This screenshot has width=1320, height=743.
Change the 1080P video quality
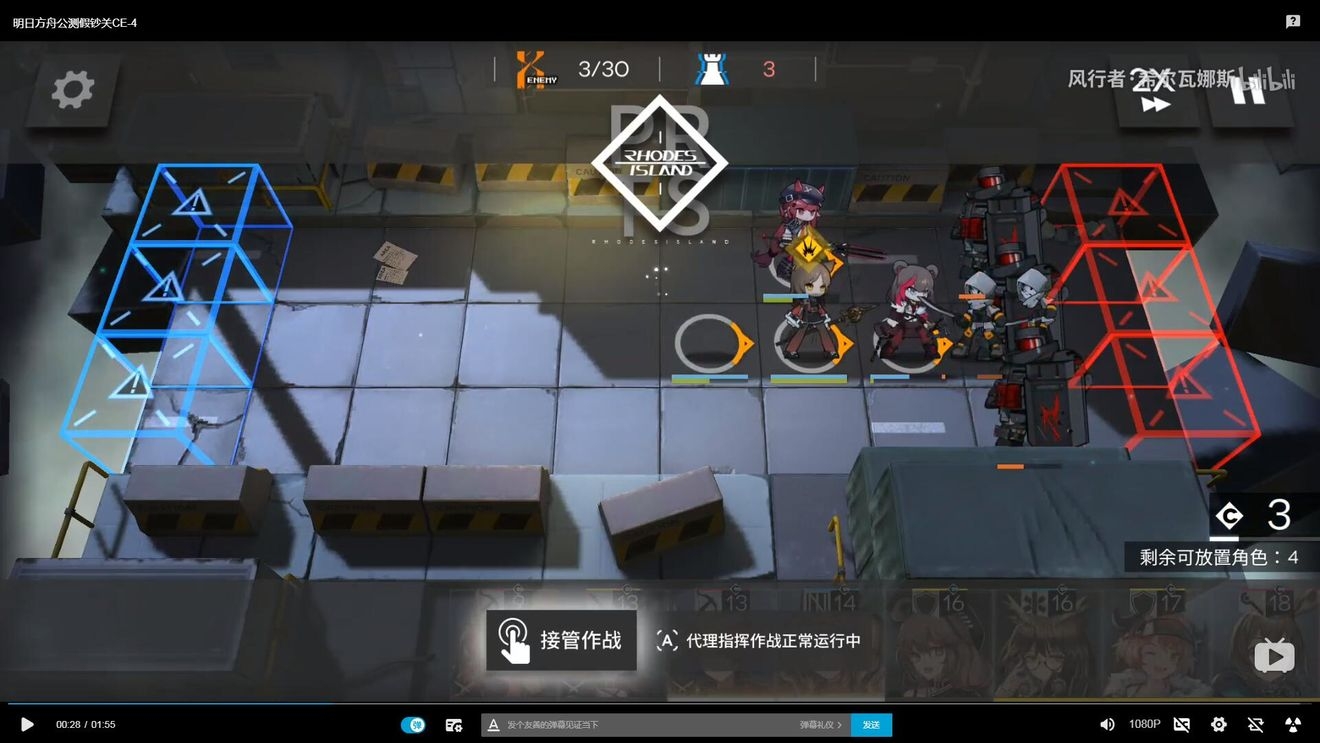[x=1144, y=724]
